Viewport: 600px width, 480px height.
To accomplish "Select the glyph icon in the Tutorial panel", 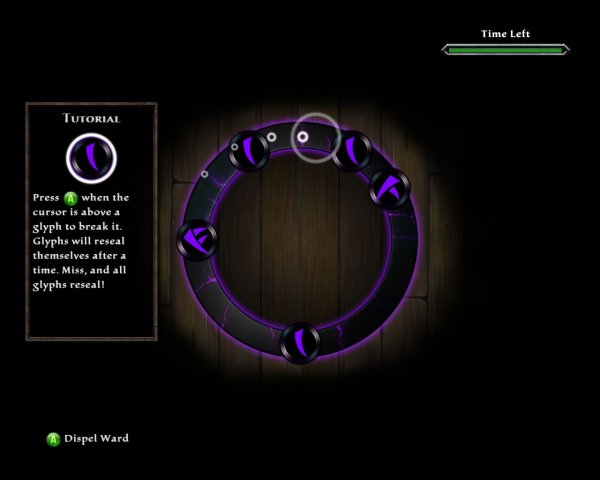I will click(91, 157).
